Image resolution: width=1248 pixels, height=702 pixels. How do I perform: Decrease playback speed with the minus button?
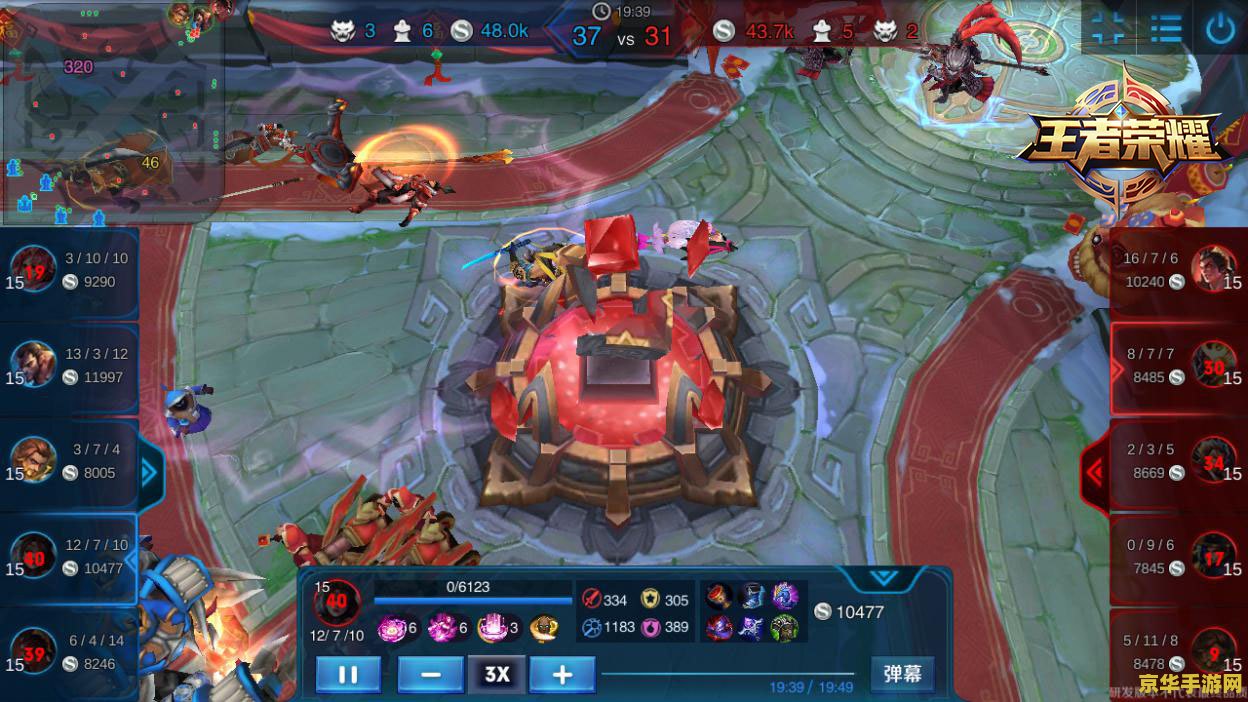[430, 674]
